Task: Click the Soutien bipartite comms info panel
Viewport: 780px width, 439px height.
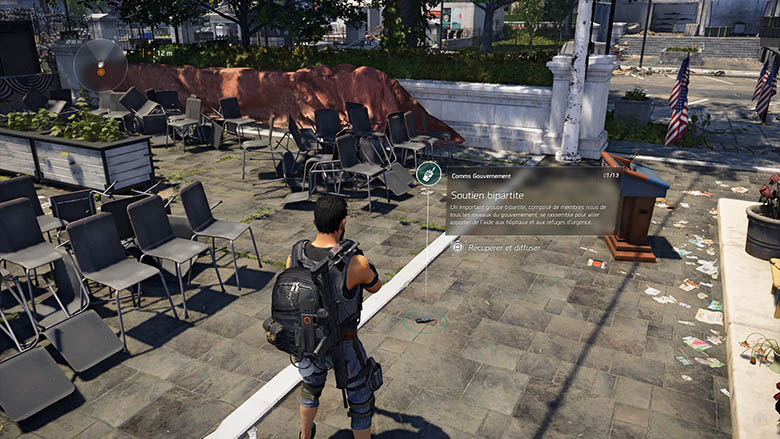Action: click(x=531, y=202)
